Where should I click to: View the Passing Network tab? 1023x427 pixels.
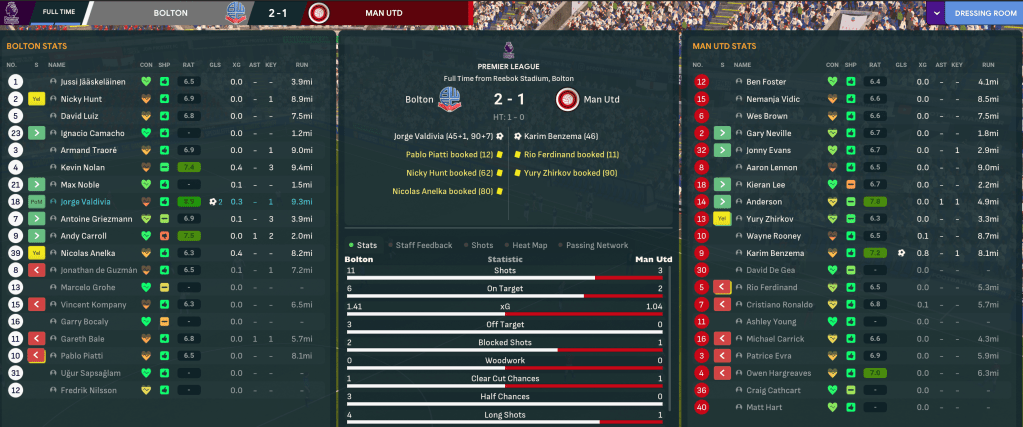[x=598, y=245]
